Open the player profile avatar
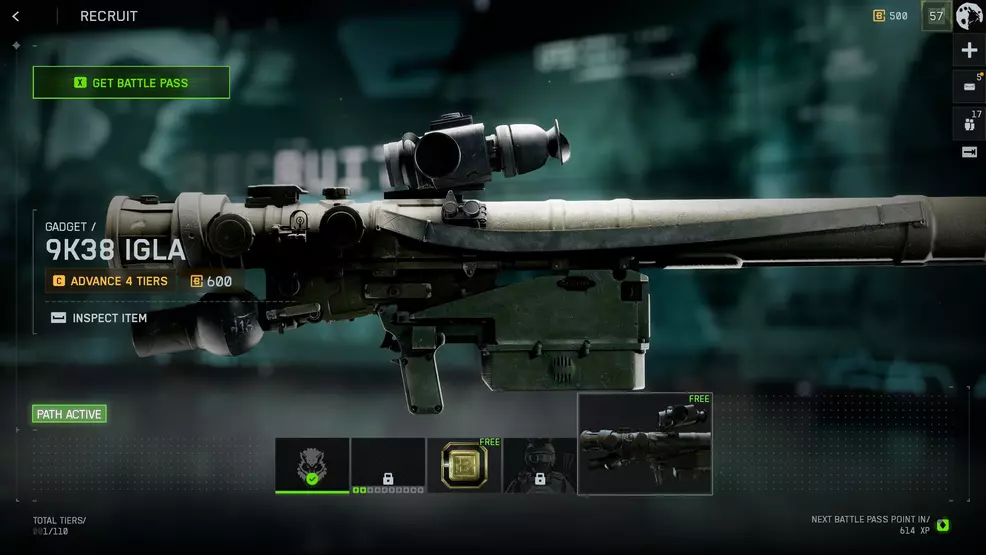Image resolution: width=986 pixels, height=555 pixels. coord(969,16)
